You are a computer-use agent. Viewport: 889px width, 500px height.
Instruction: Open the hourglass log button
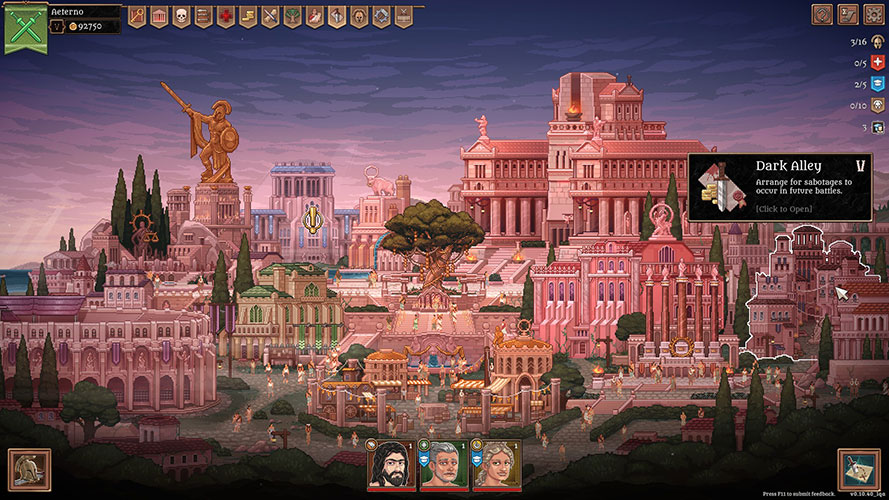848,14
